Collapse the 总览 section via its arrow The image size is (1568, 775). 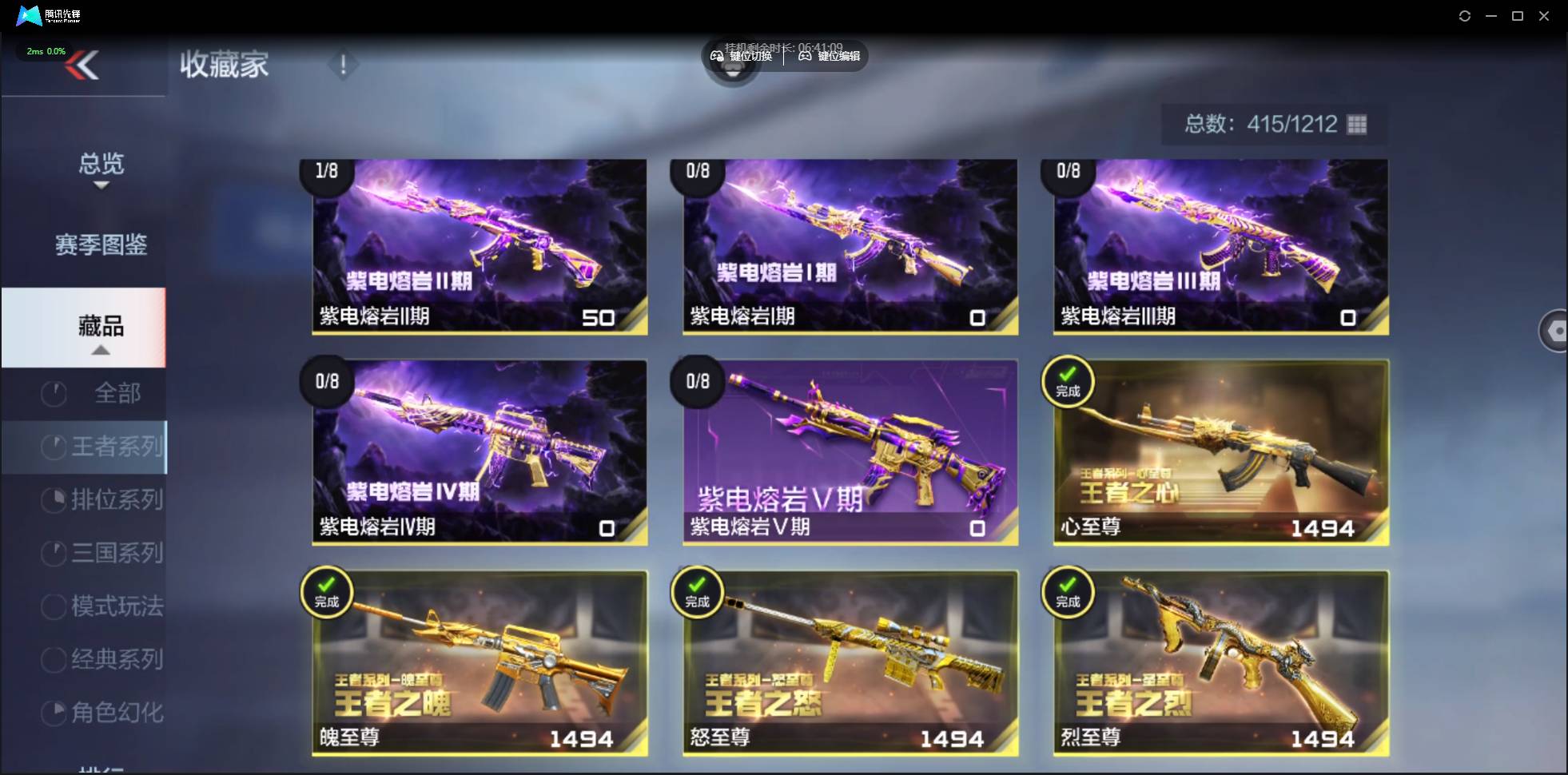click(100, 184)
